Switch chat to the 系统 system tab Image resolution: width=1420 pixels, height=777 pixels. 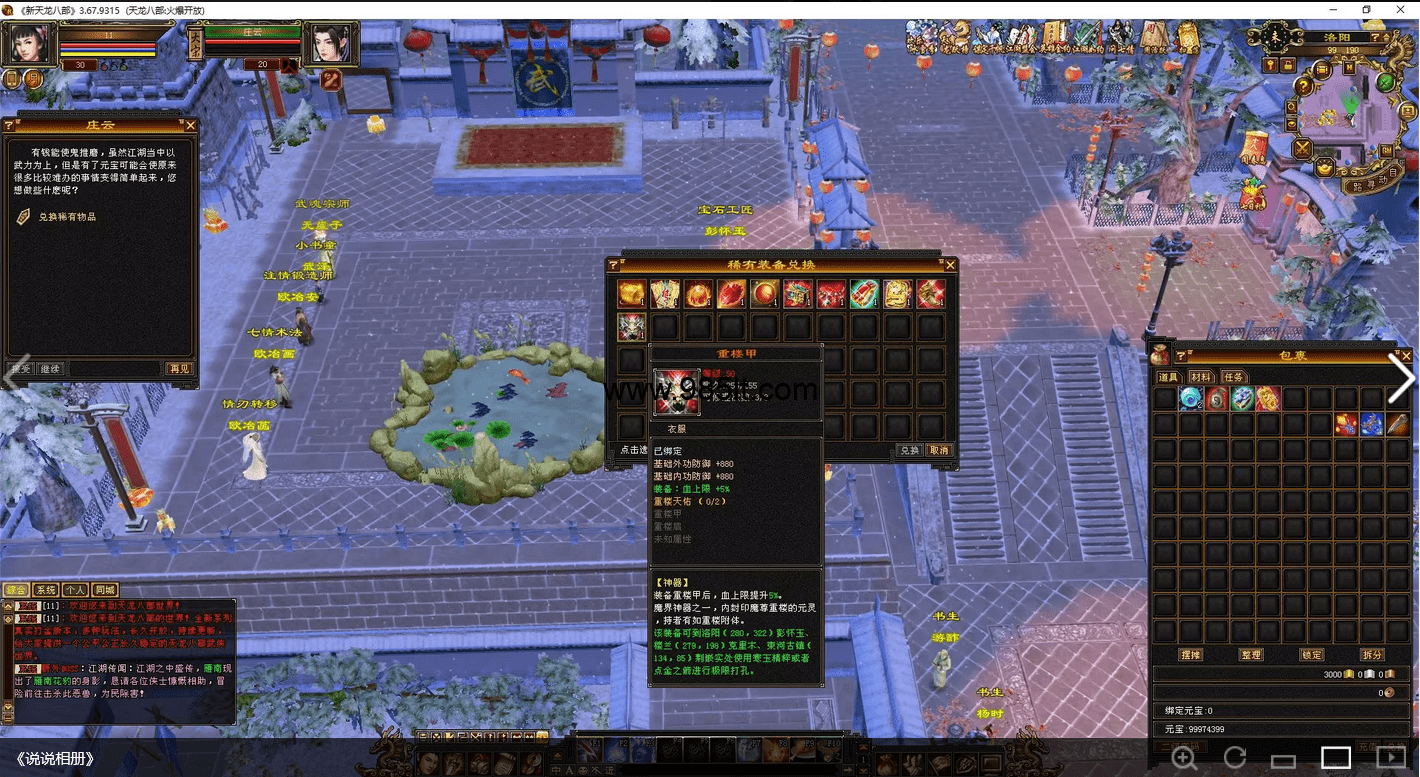tap(45, 590)
